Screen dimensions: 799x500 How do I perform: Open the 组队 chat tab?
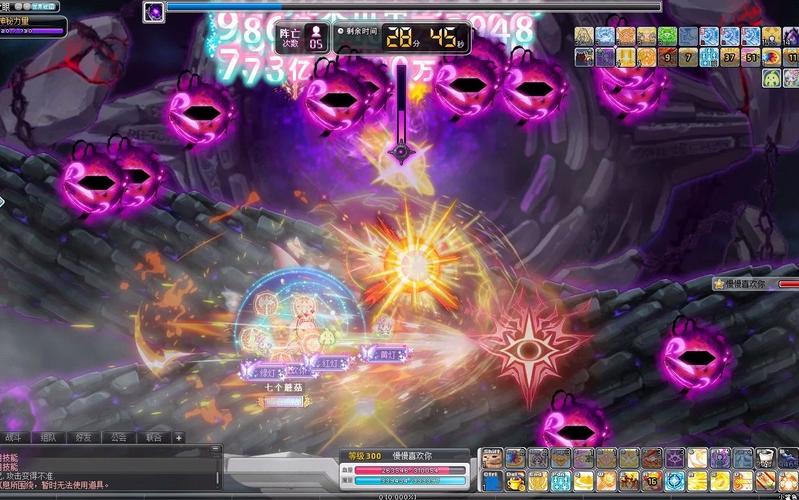[48, 437]
